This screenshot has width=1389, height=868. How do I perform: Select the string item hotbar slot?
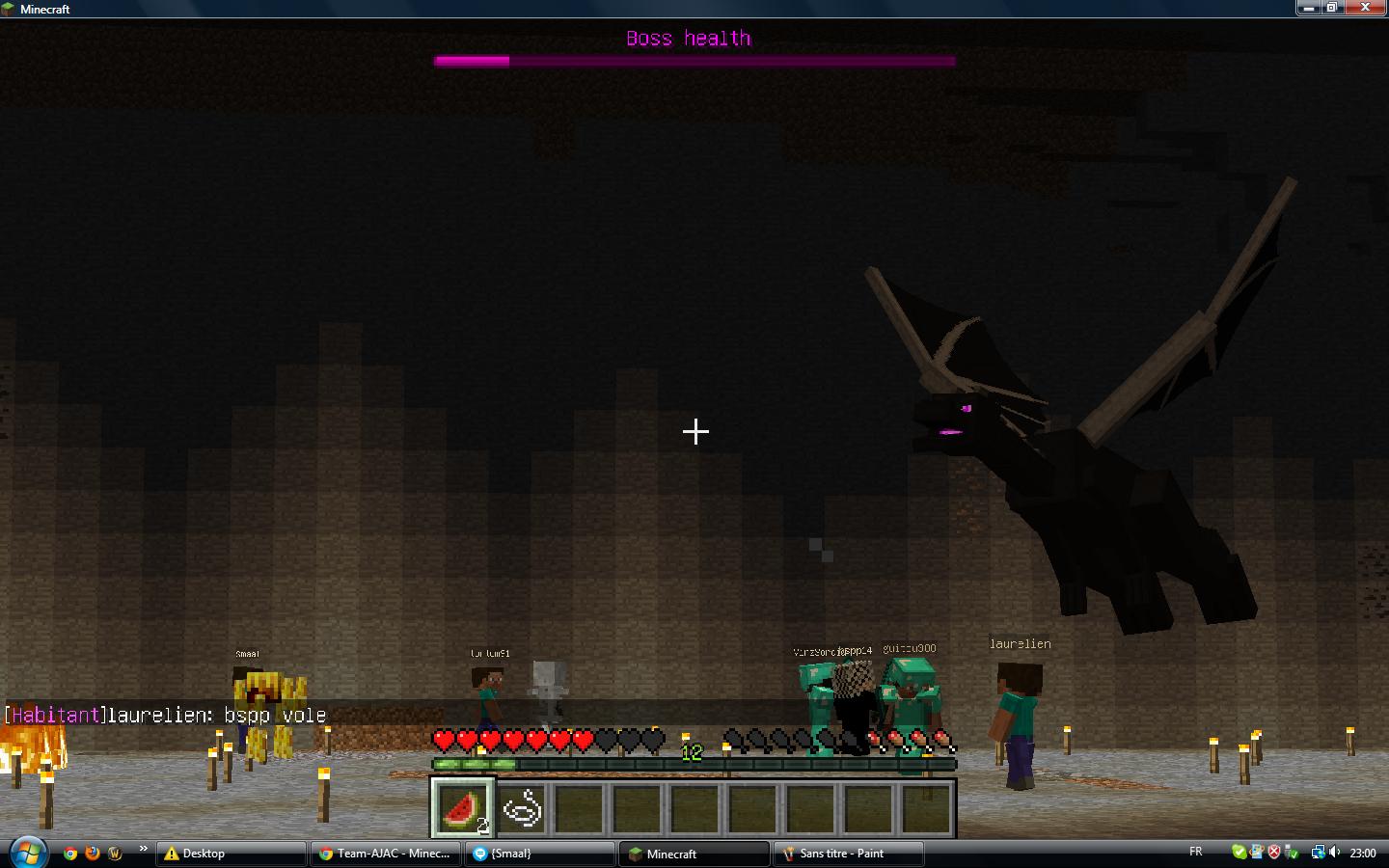521,807
